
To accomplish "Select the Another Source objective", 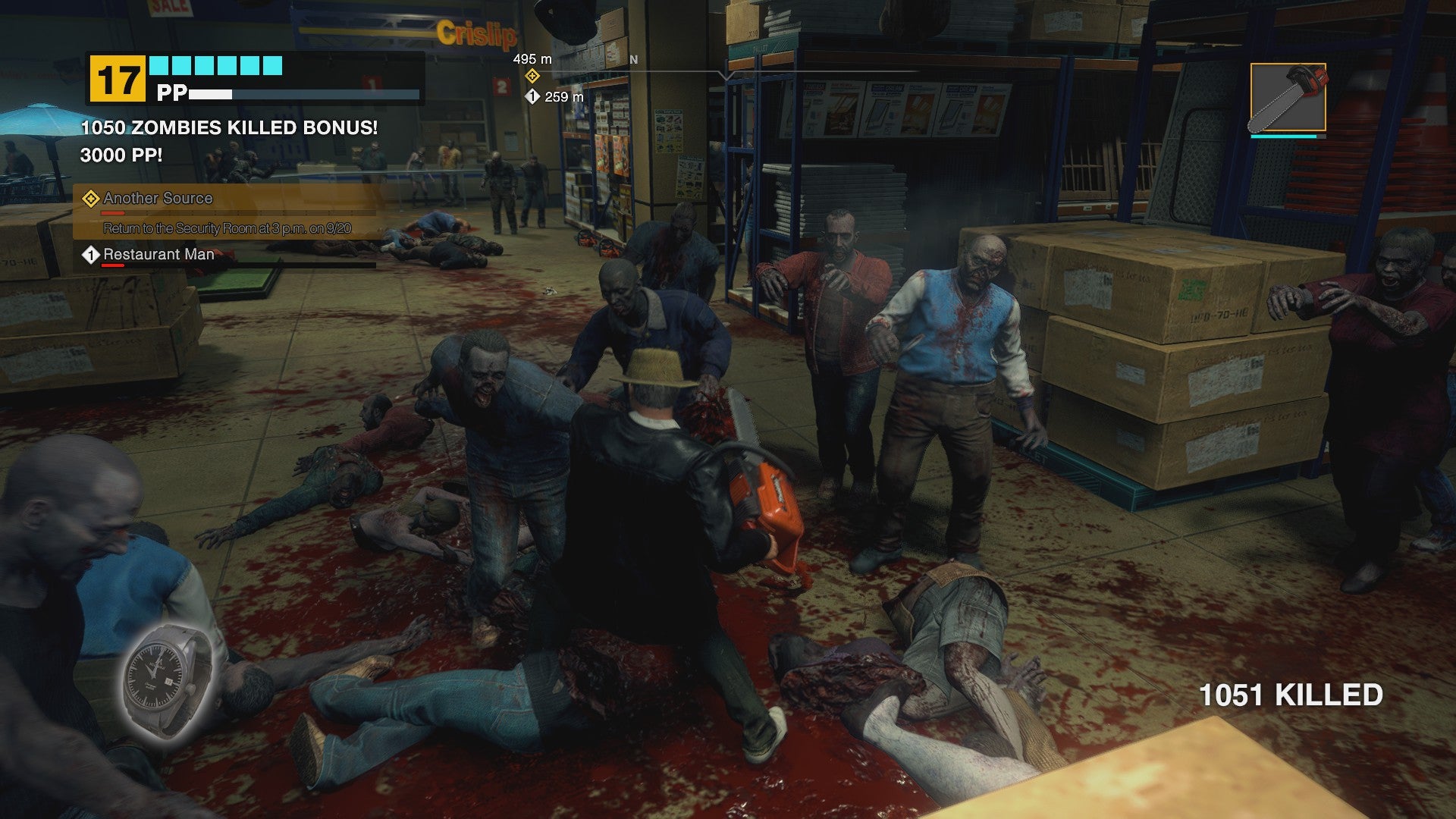I will click(x=158, y=199).
